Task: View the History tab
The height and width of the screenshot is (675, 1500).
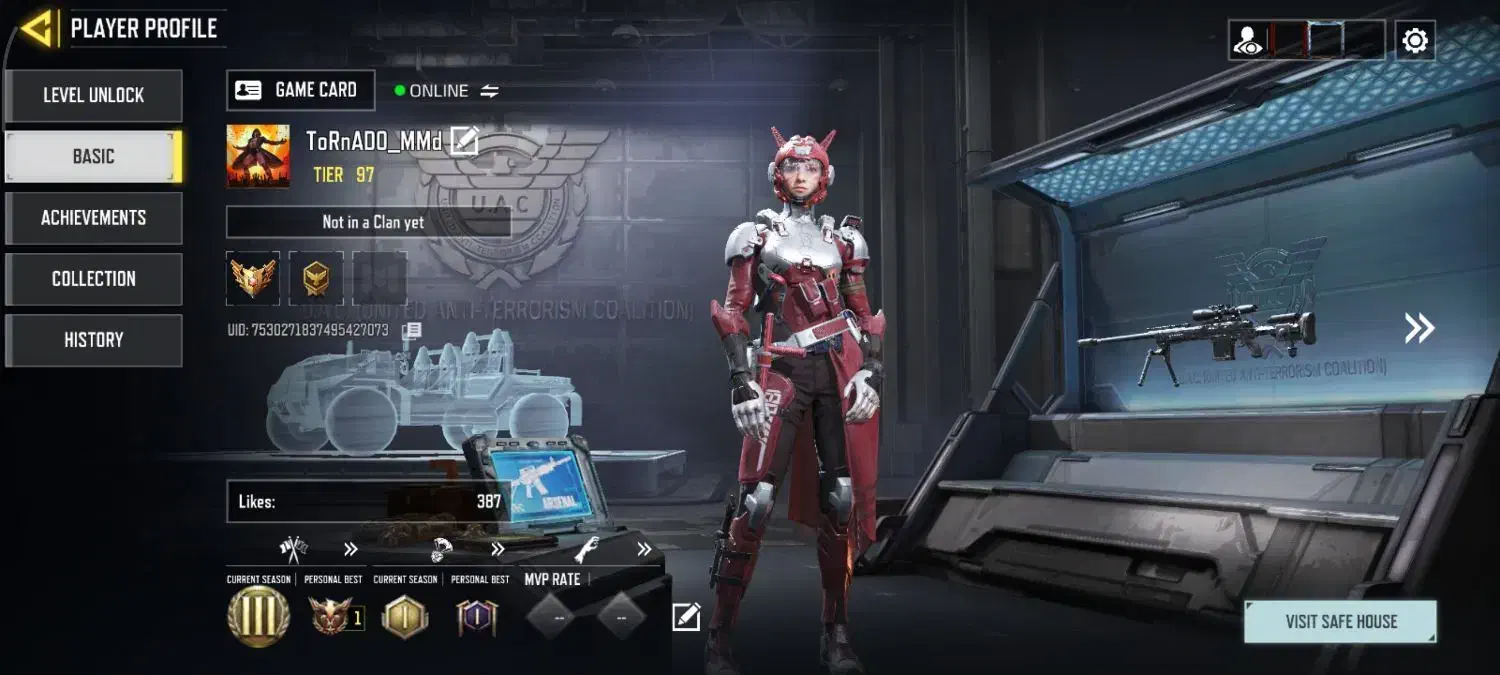Action: 93,340
